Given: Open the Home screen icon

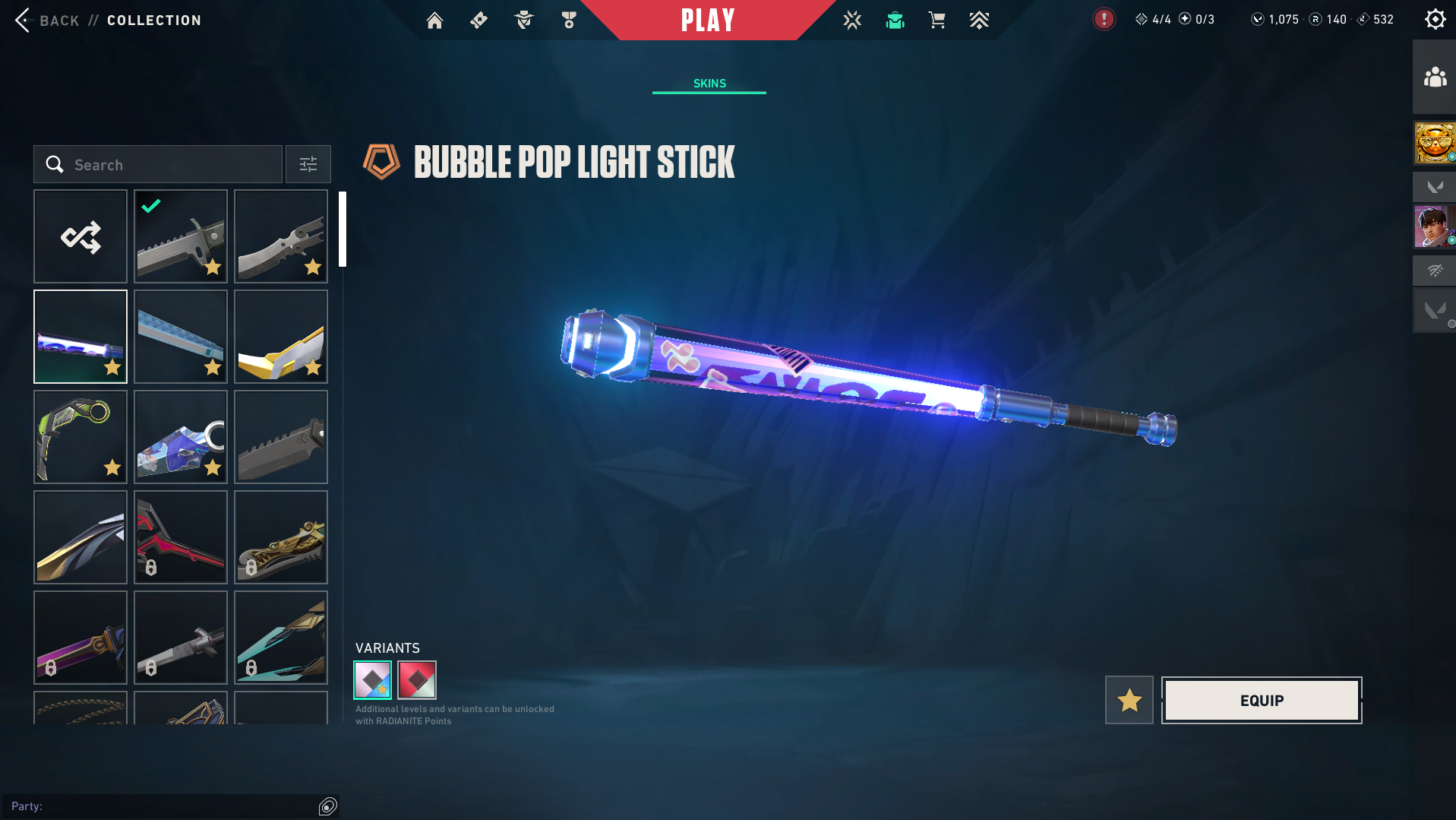Looking at the screenshot, I should point(434,21).
